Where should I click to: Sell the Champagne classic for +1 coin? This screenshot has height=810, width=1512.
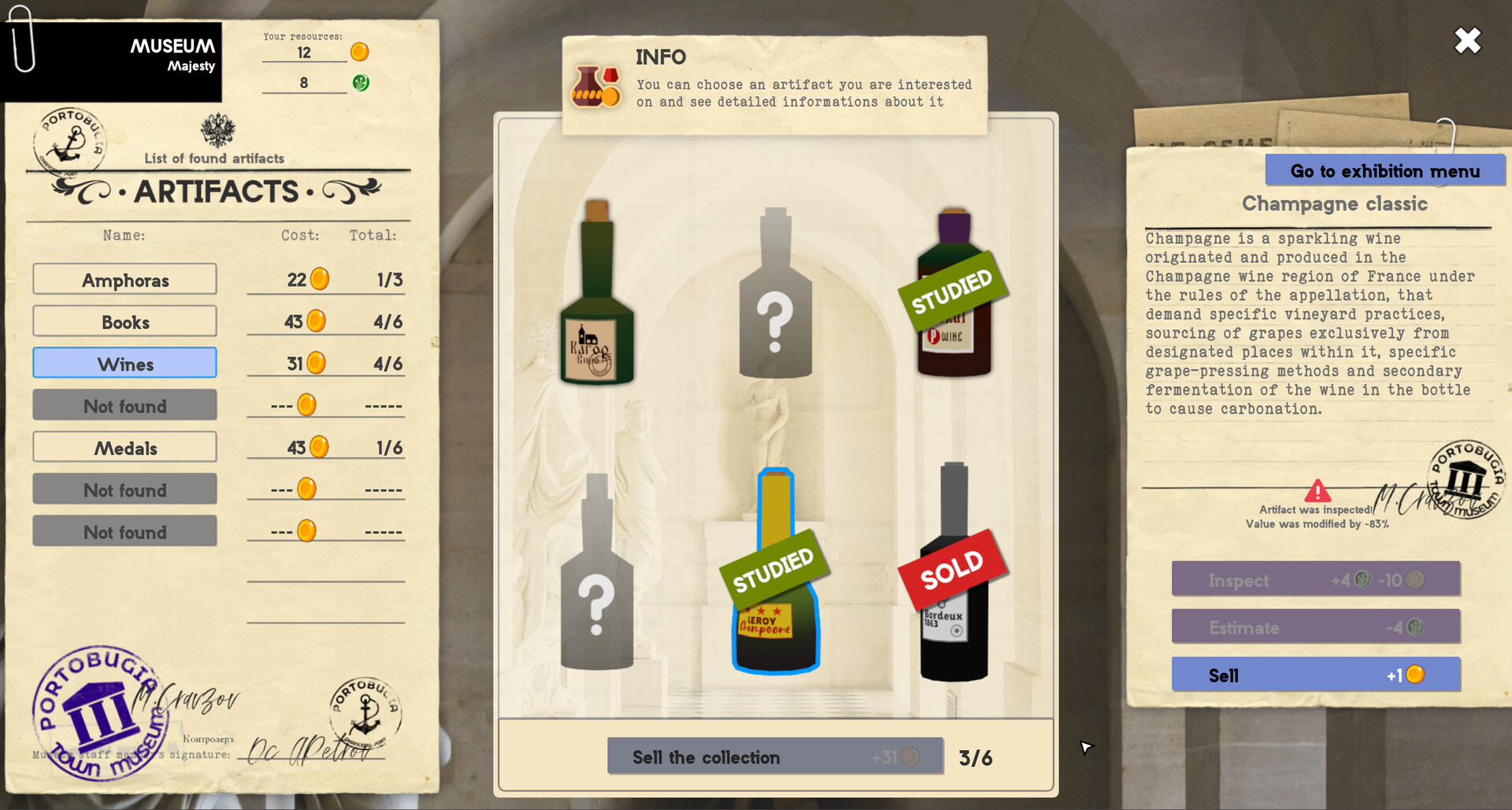click(1315, 675)
